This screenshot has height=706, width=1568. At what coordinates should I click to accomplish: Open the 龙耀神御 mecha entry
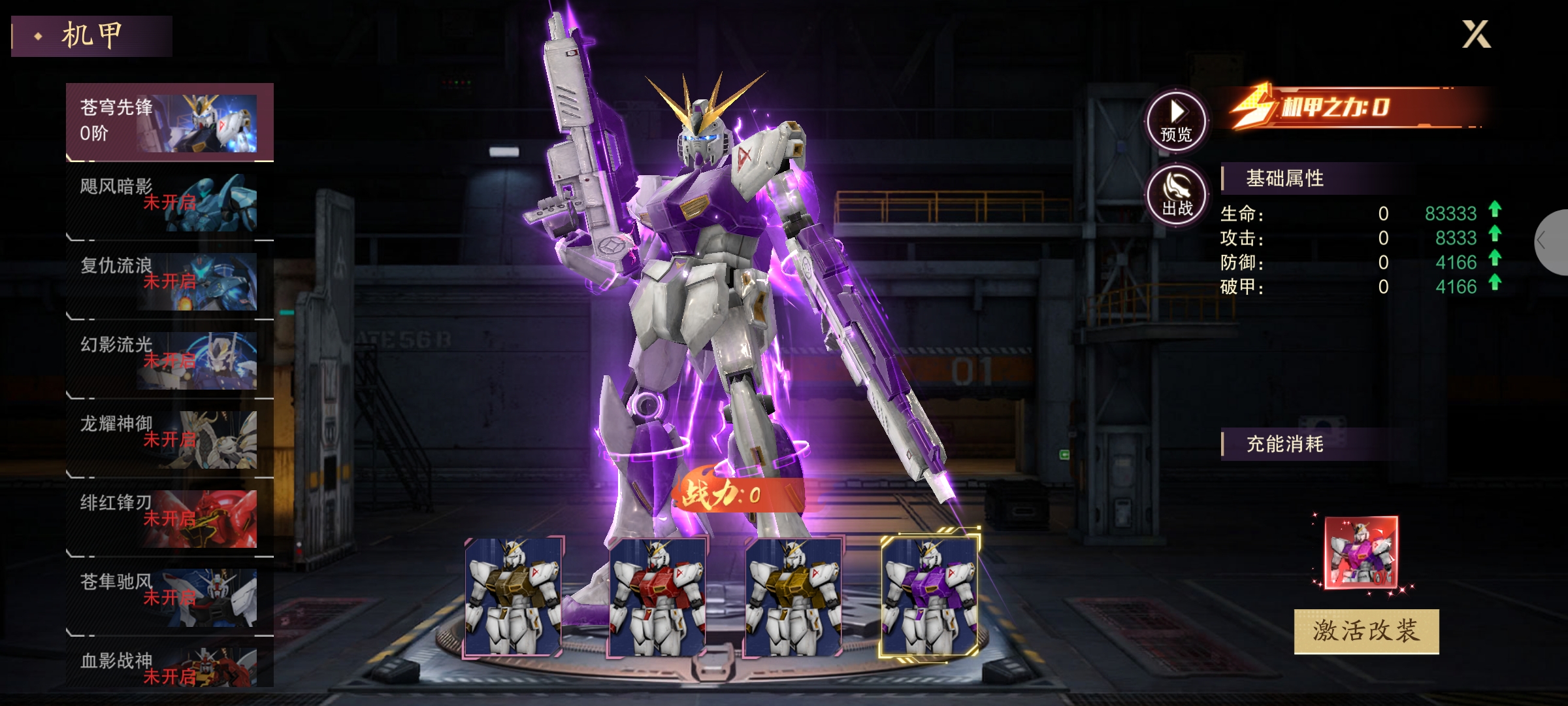(x=169, y=439)
